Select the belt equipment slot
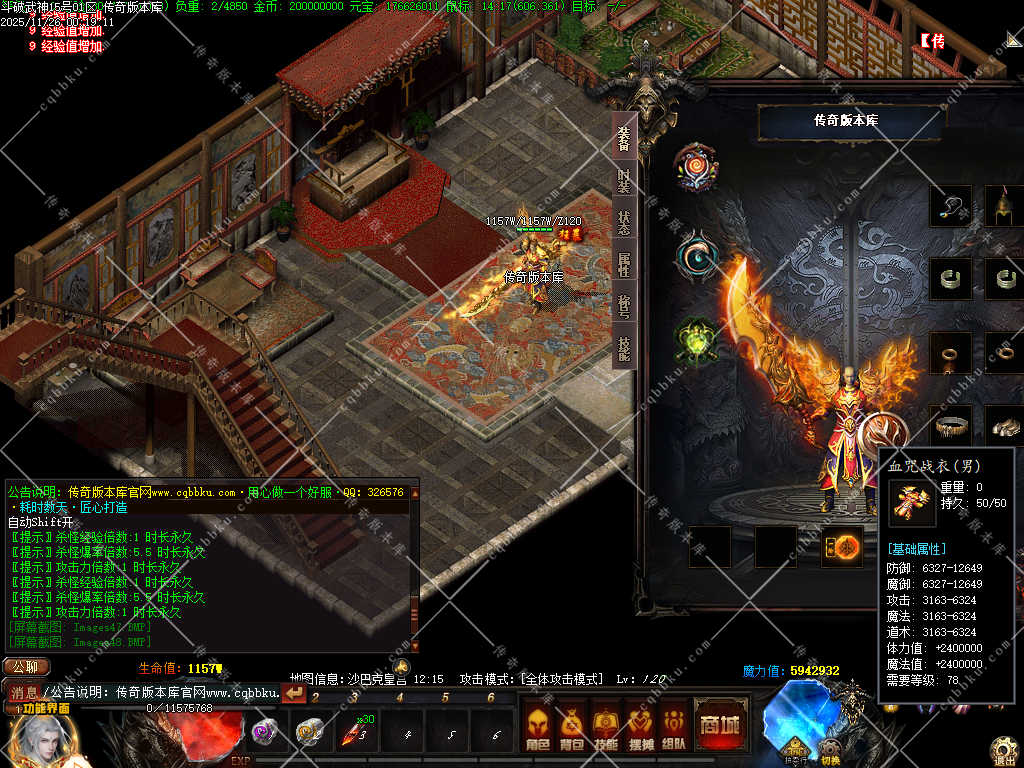The image size is (1024, 768). coord(950,425)
